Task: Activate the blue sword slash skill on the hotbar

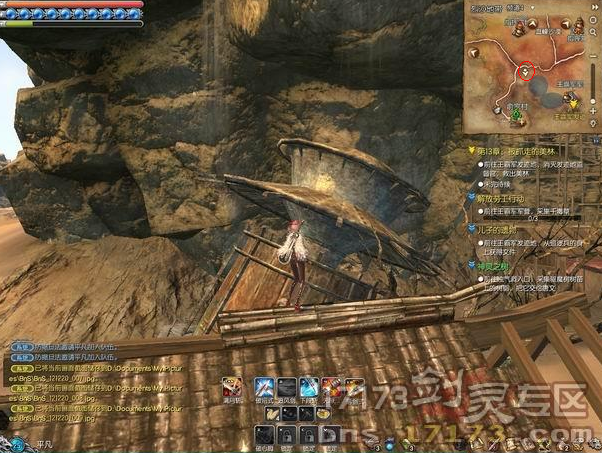Action: point(265,387)
